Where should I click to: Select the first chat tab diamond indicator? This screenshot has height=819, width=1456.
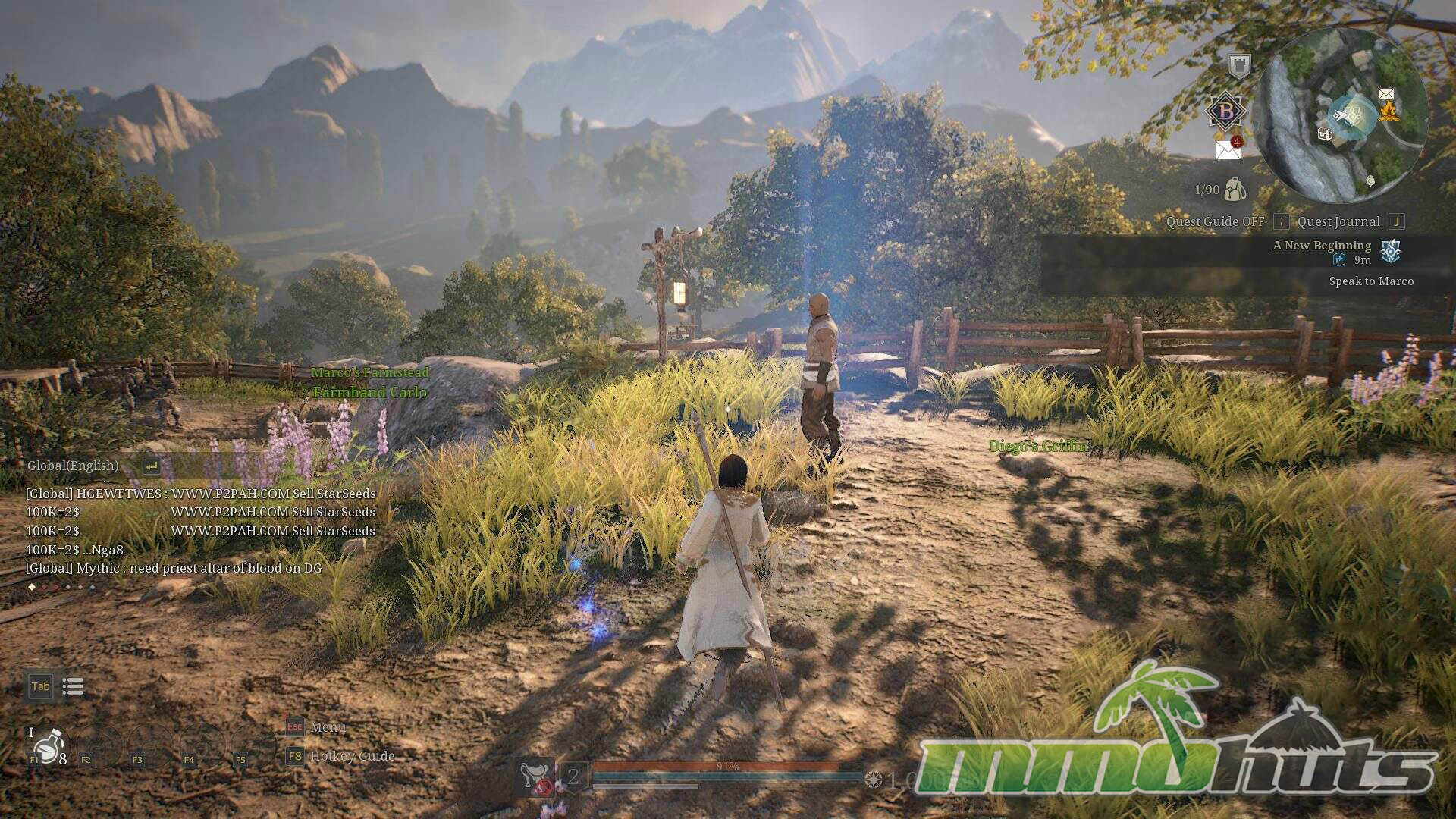(32, 587)
